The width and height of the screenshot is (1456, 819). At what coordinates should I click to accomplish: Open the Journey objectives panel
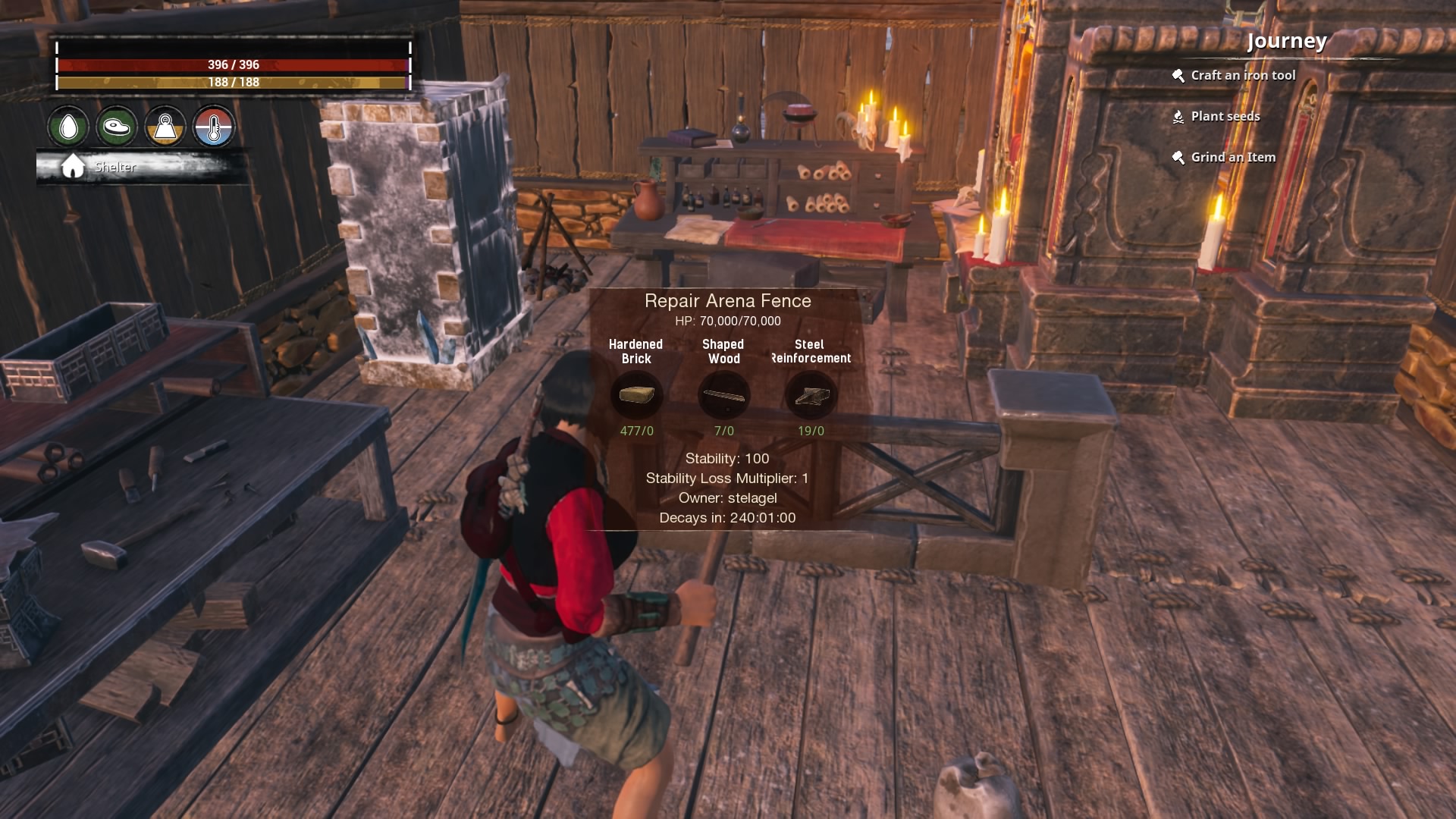tap(1286, 41)
